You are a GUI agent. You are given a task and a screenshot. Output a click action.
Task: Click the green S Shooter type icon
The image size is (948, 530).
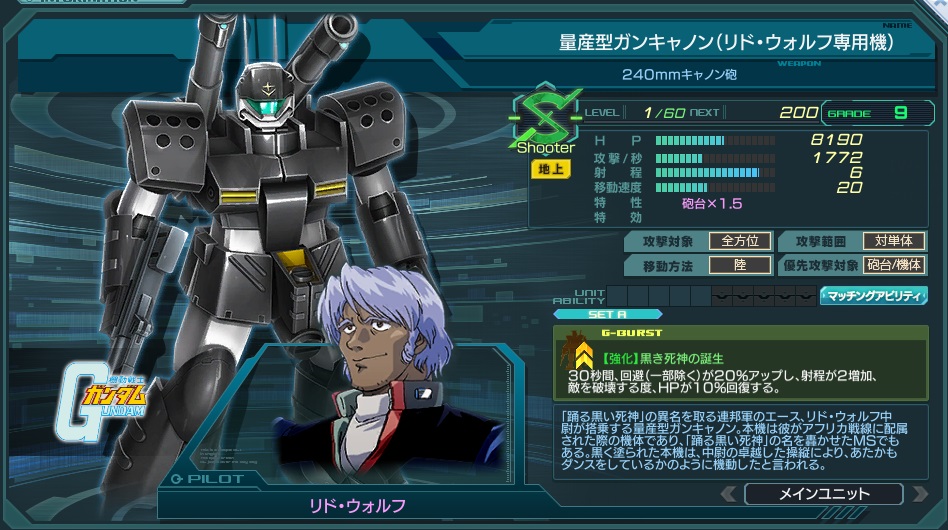coord(546,117)
